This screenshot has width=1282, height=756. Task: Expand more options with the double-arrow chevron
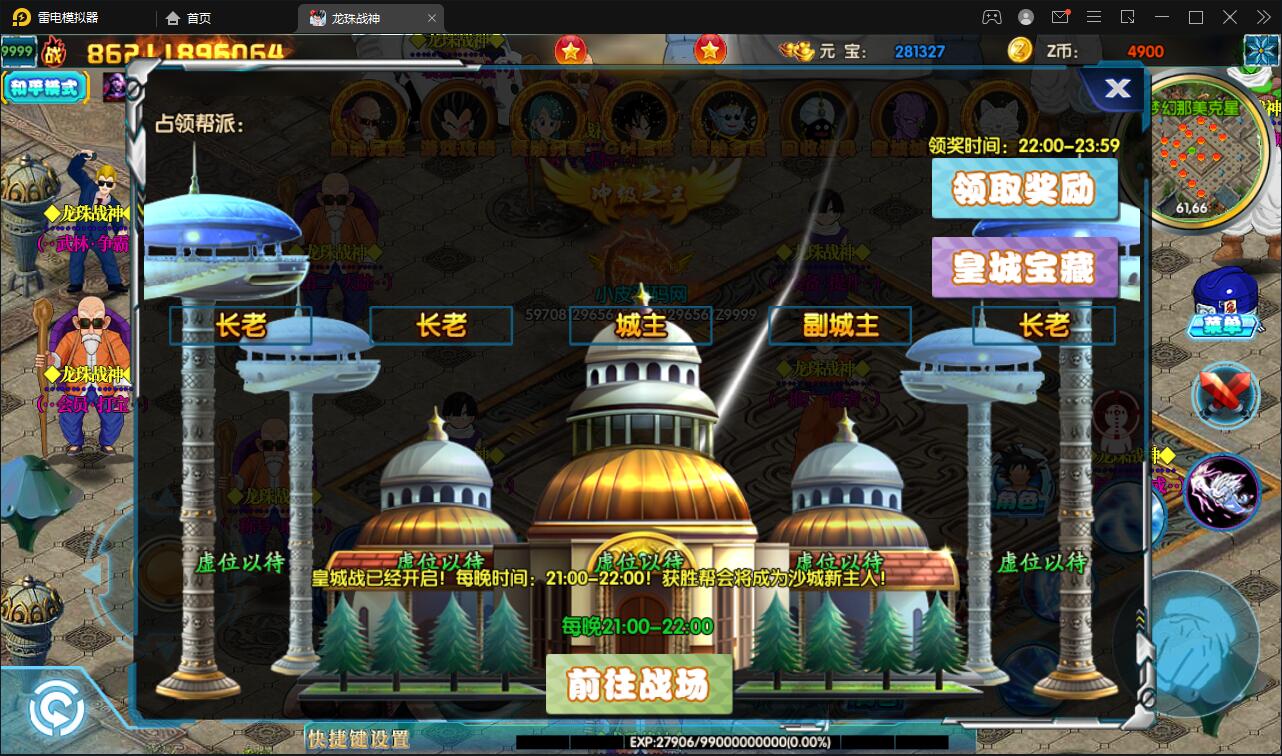tap(1262, 17)
